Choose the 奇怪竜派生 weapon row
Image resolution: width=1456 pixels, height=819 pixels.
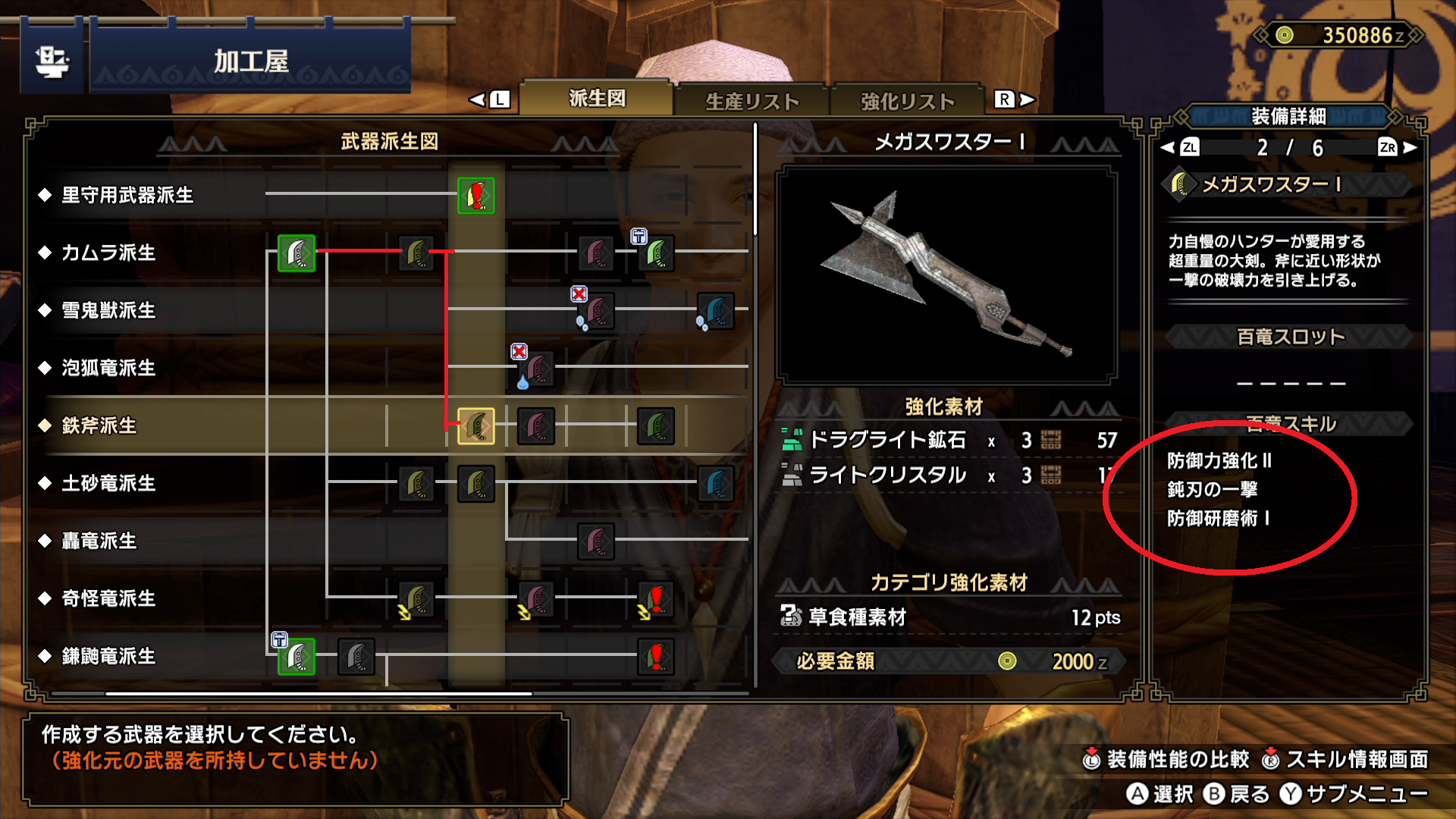pyautogui.click(x=108, y=598)
